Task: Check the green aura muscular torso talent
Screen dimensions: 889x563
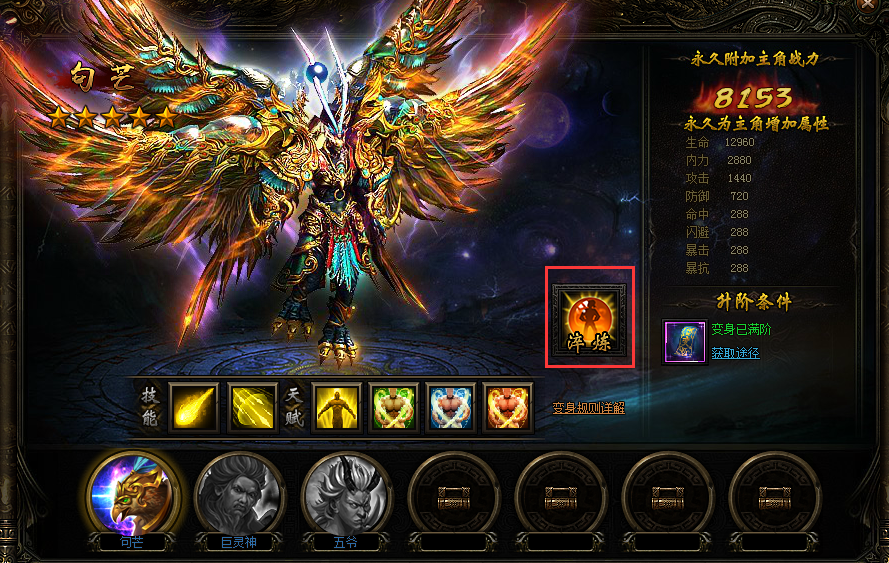Action: pos(393,406)
